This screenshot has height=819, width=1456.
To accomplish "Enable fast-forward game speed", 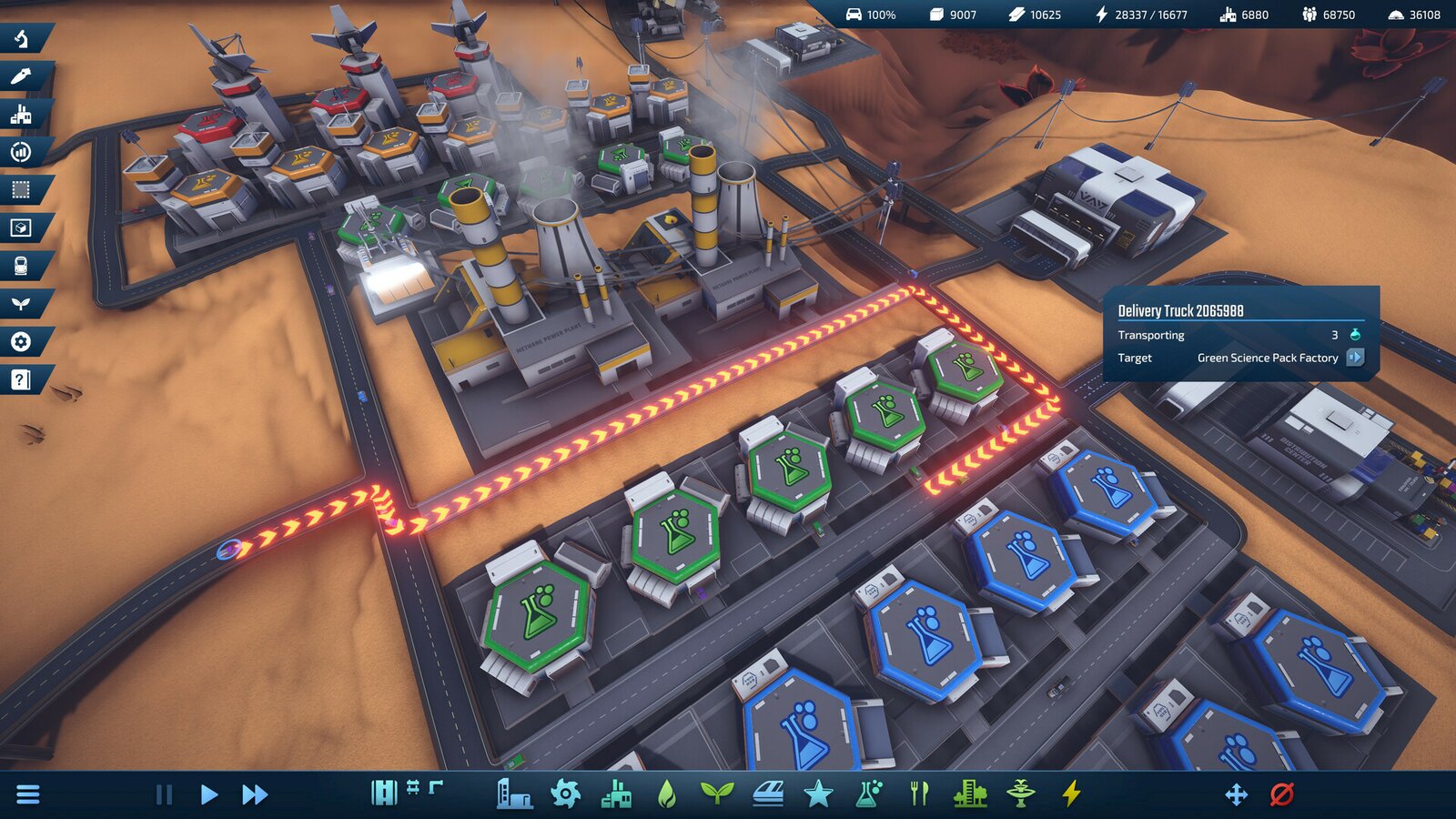I will (257, 793).
